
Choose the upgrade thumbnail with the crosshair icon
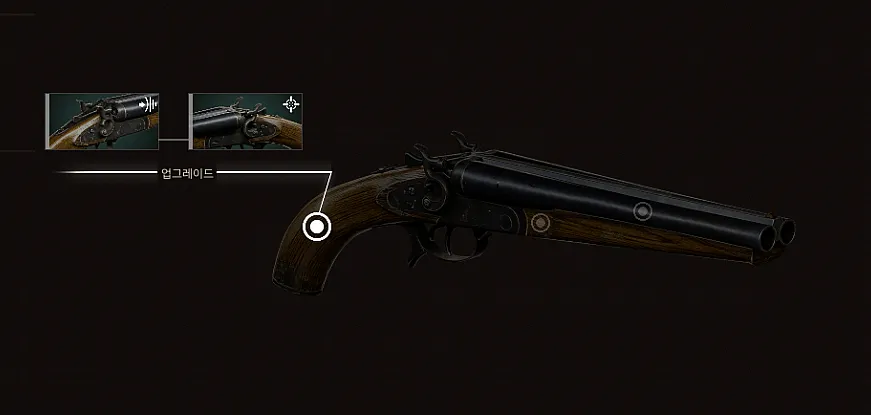point(245,121)
